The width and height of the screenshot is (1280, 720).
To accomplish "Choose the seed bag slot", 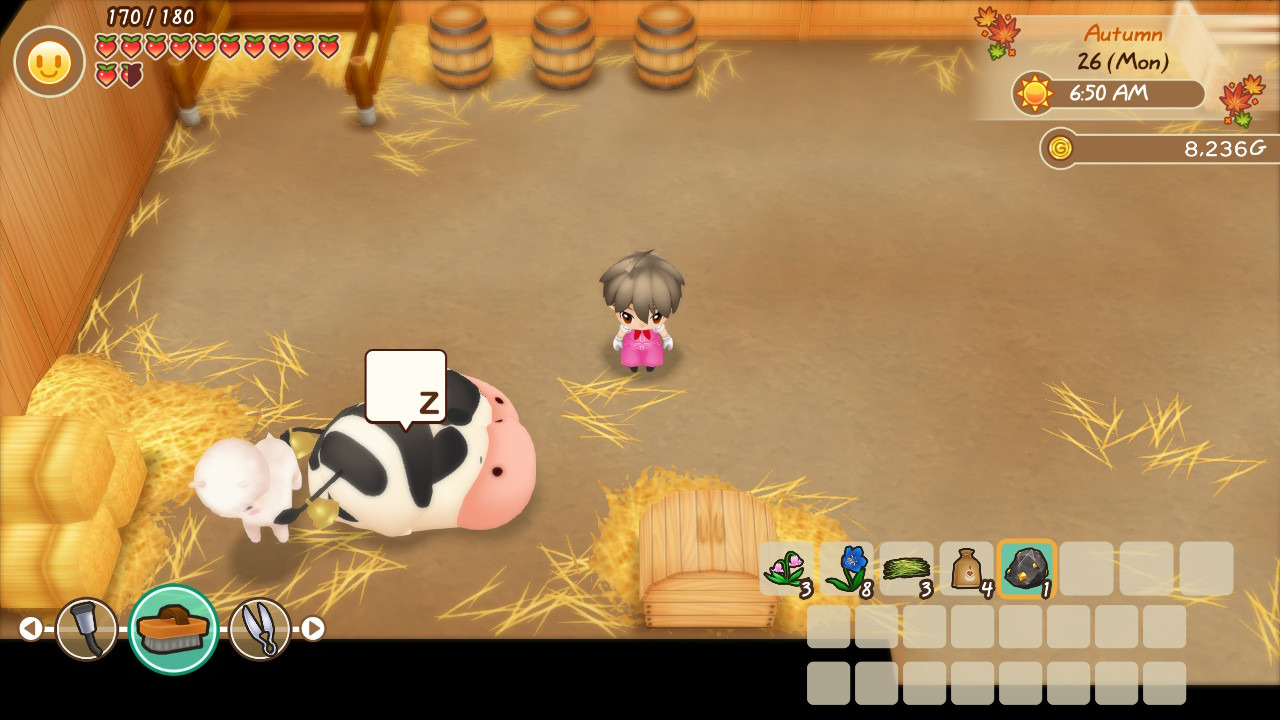I will coord(967,569).
